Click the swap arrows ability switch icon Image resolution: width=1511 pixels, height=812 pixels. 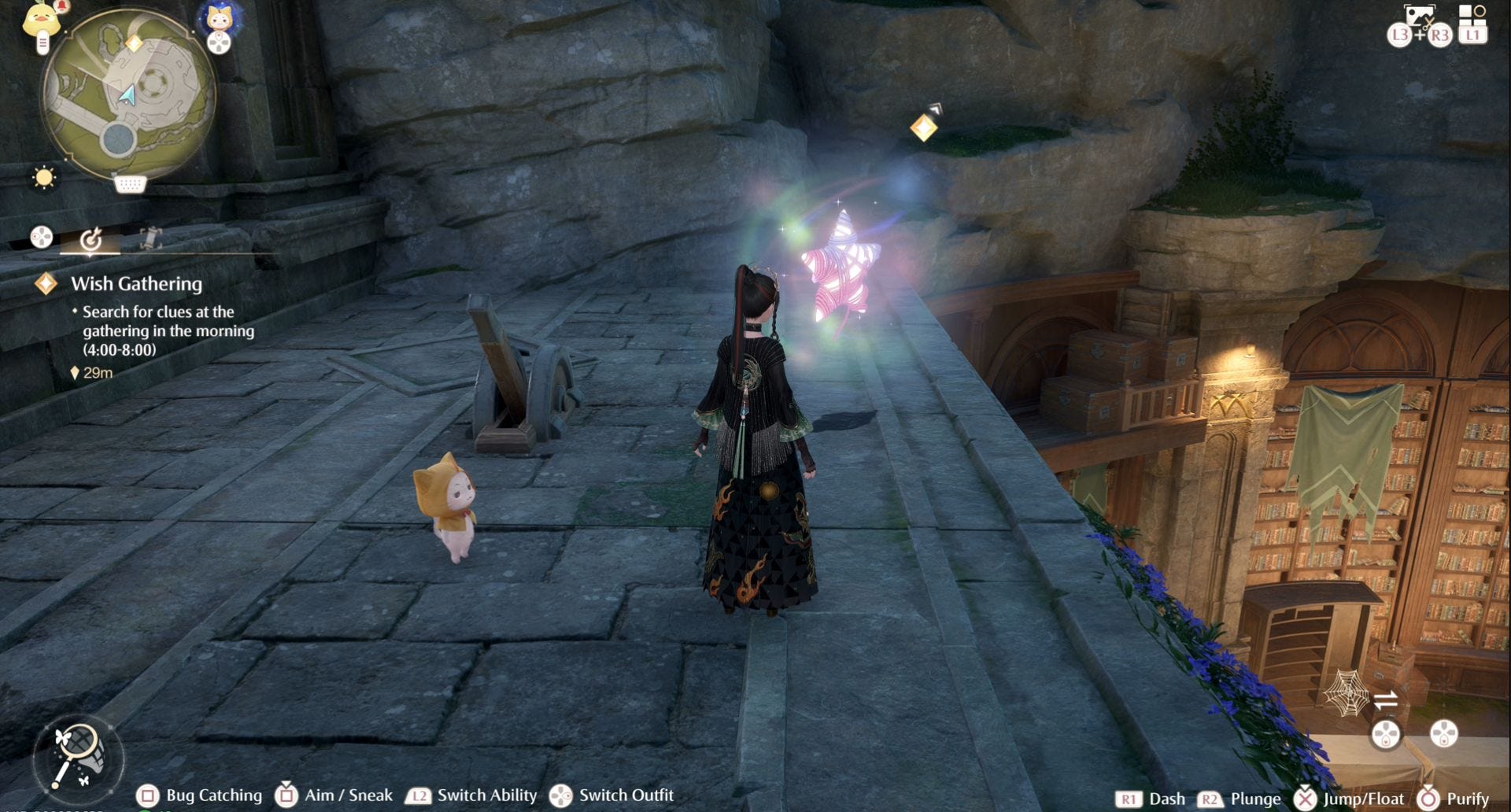(x=1386, y=699)
